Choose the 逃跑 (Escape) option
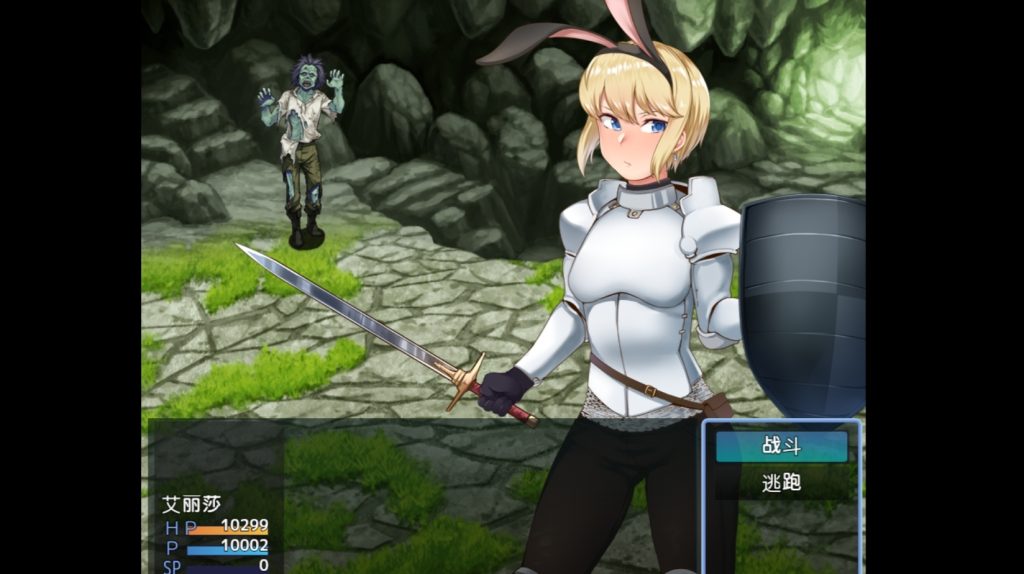The width and height of the screenshot is (1024, 574). (781, 483)
